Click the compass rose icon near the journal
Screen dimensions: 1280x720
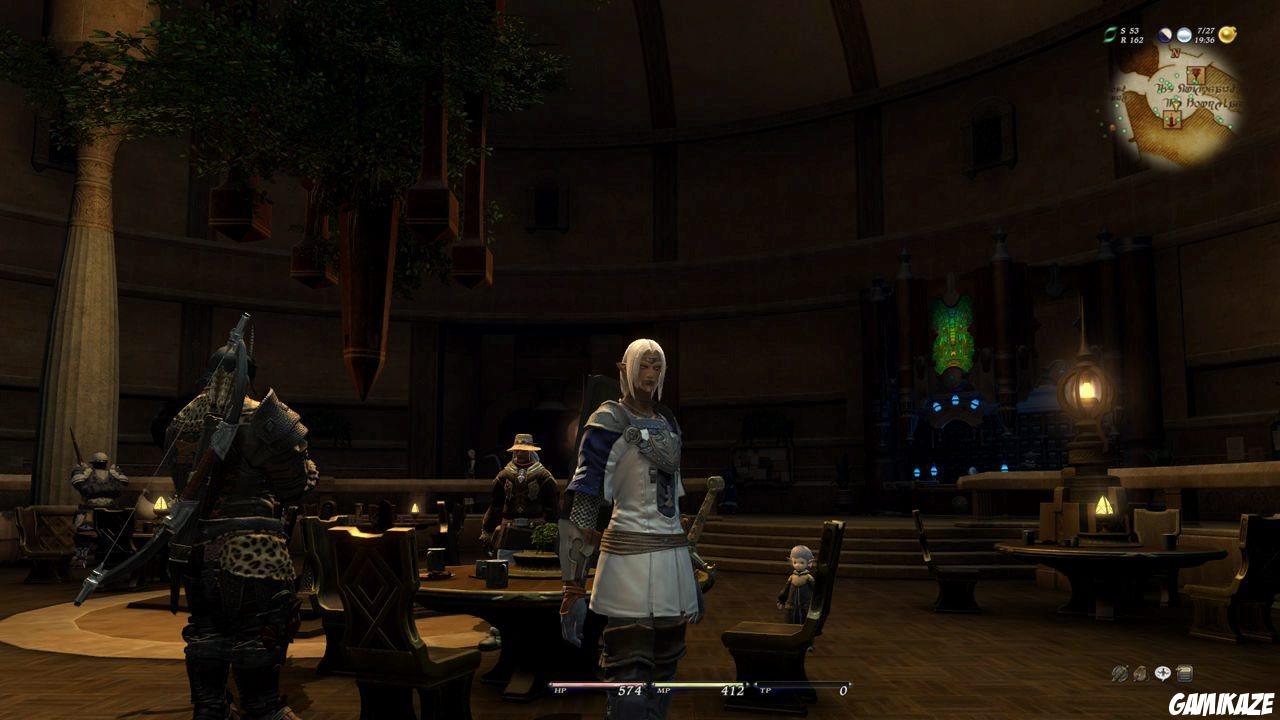pos(1162,674)
